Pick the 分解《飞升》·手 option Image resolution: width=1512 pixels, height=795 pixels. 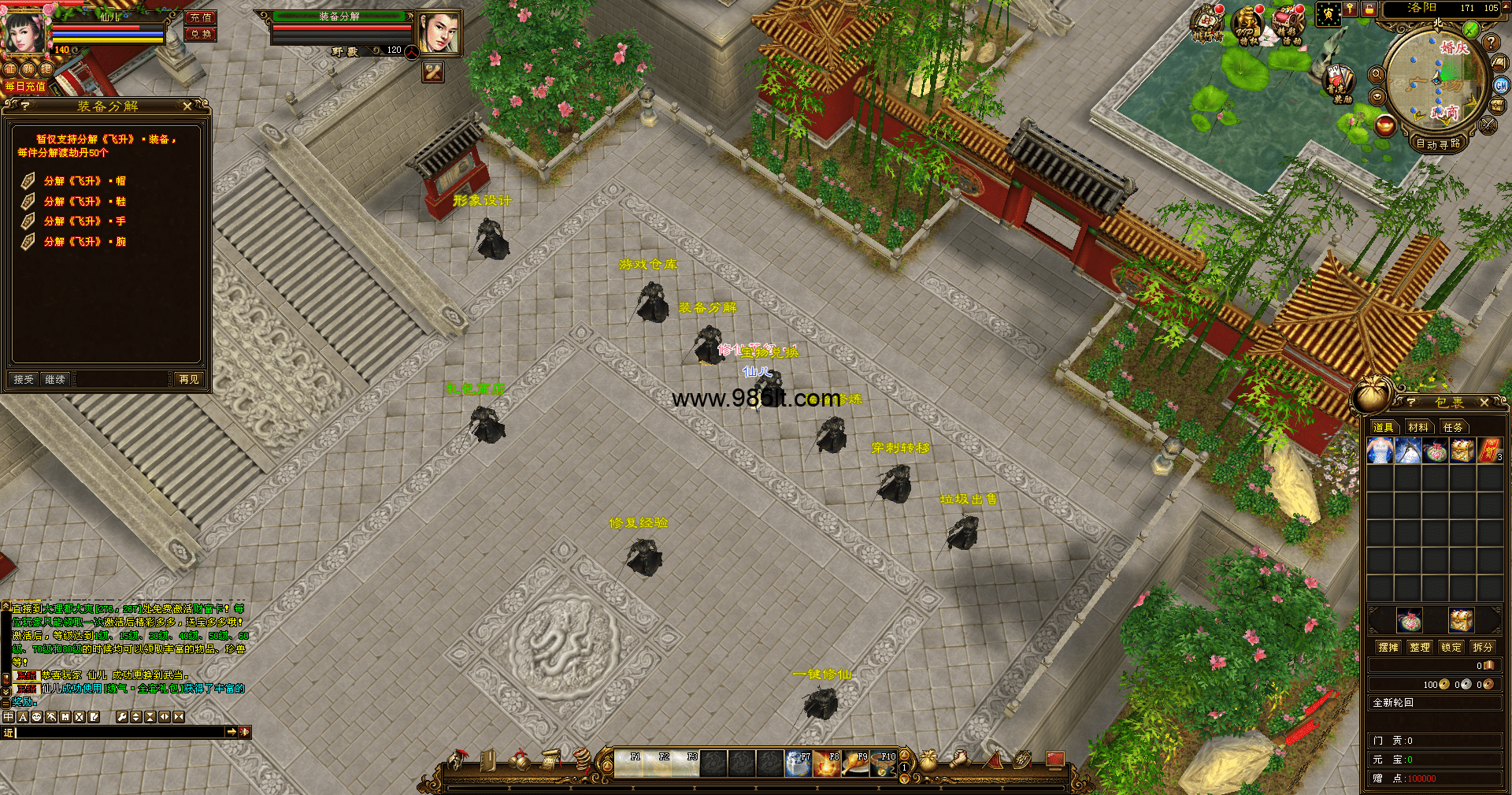84,221
